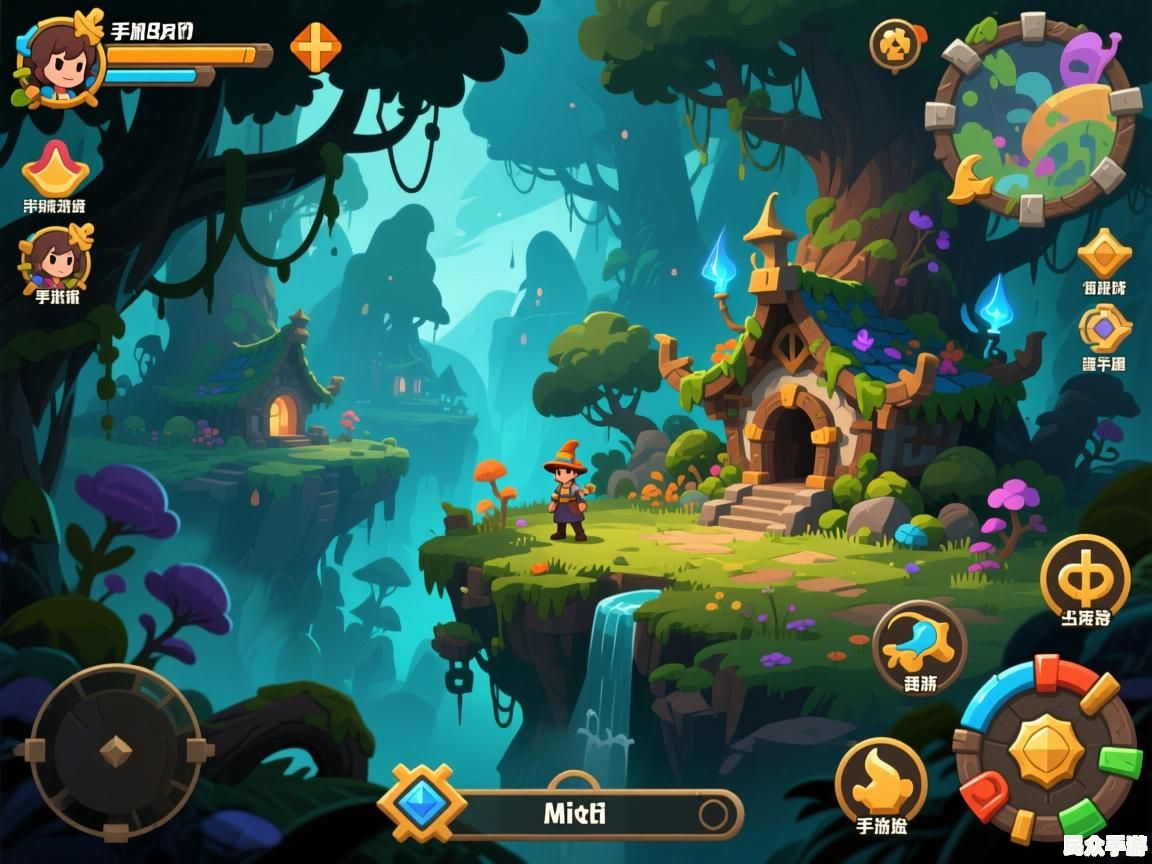Viewport: 1152px width, 864px height.
Task: Activate the round gold coin symbol button
Action: tap(1085, 577)
